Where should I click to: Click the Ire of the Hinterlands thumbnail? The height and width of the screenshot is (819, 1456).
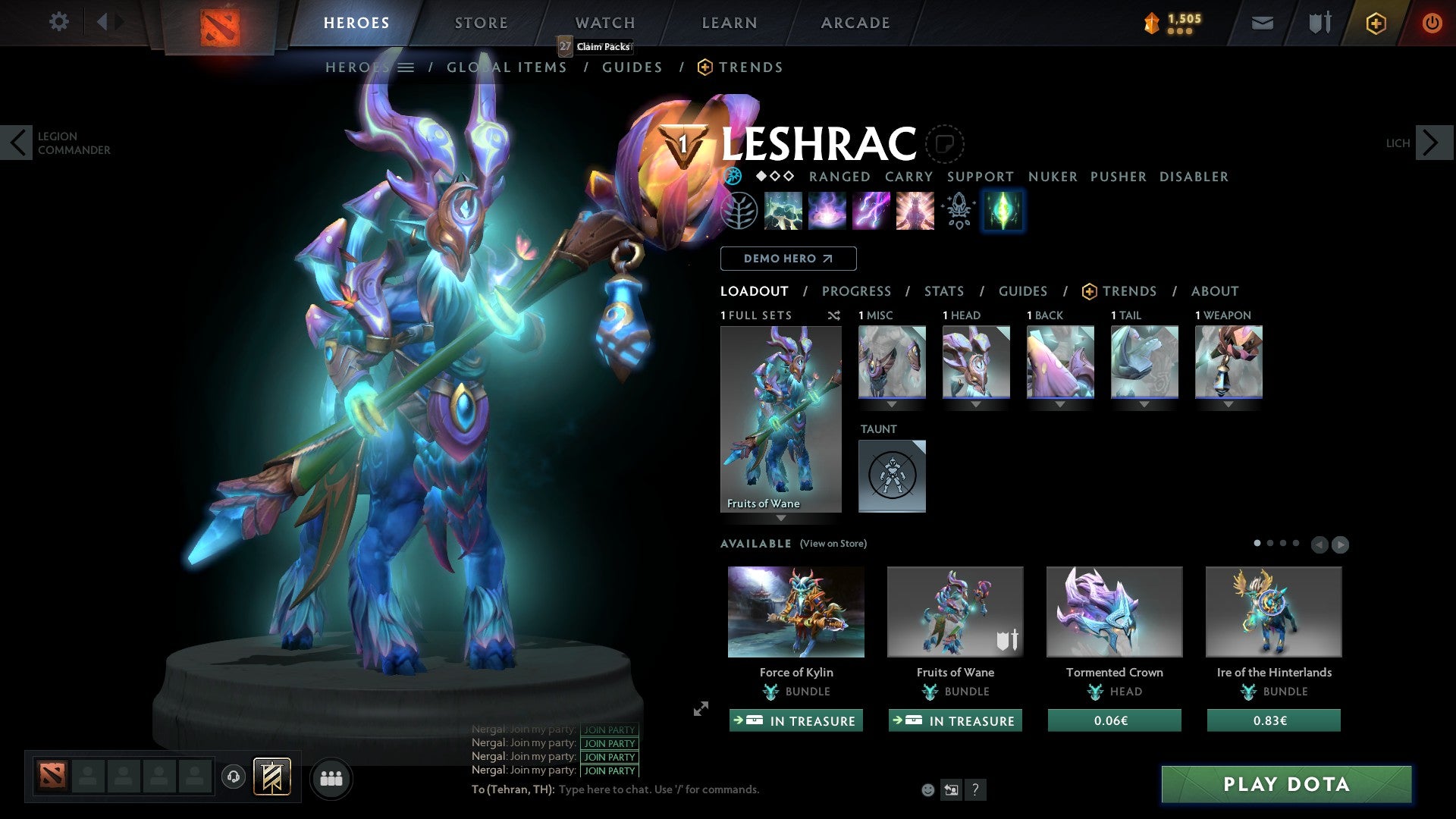(1274, 611)
